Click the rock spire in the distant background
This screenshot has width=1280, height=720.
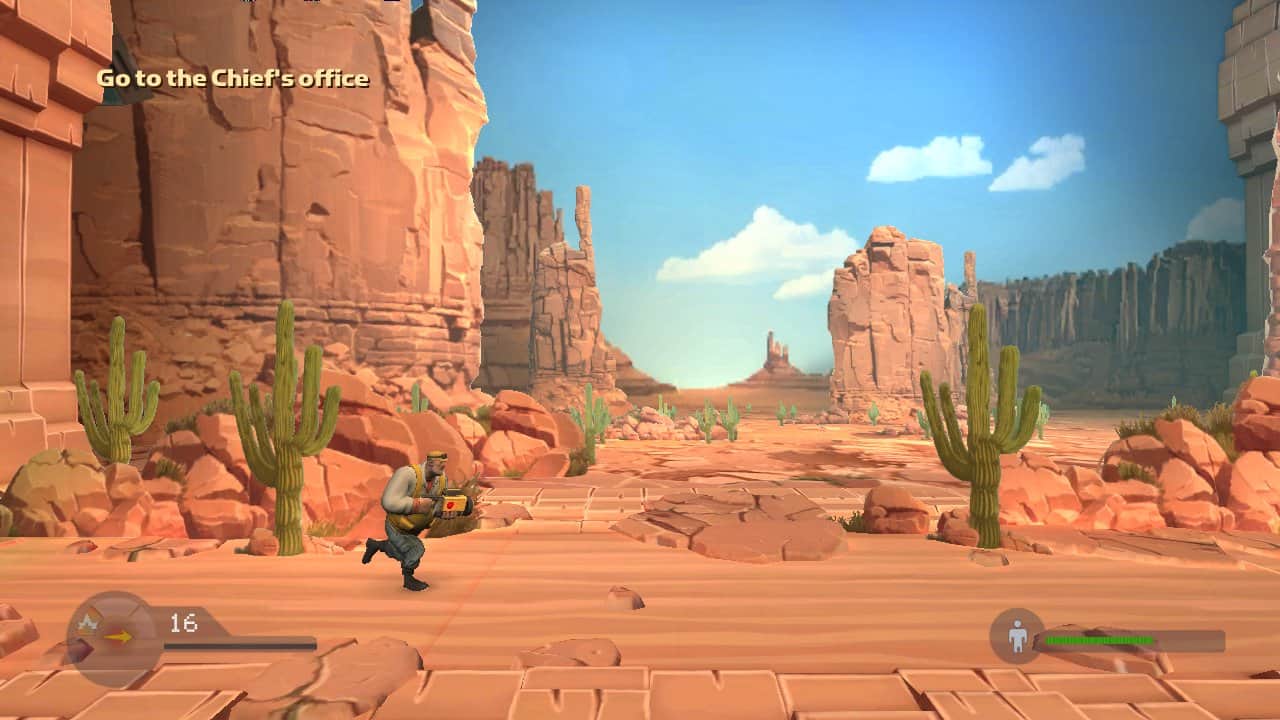point(770,350)
